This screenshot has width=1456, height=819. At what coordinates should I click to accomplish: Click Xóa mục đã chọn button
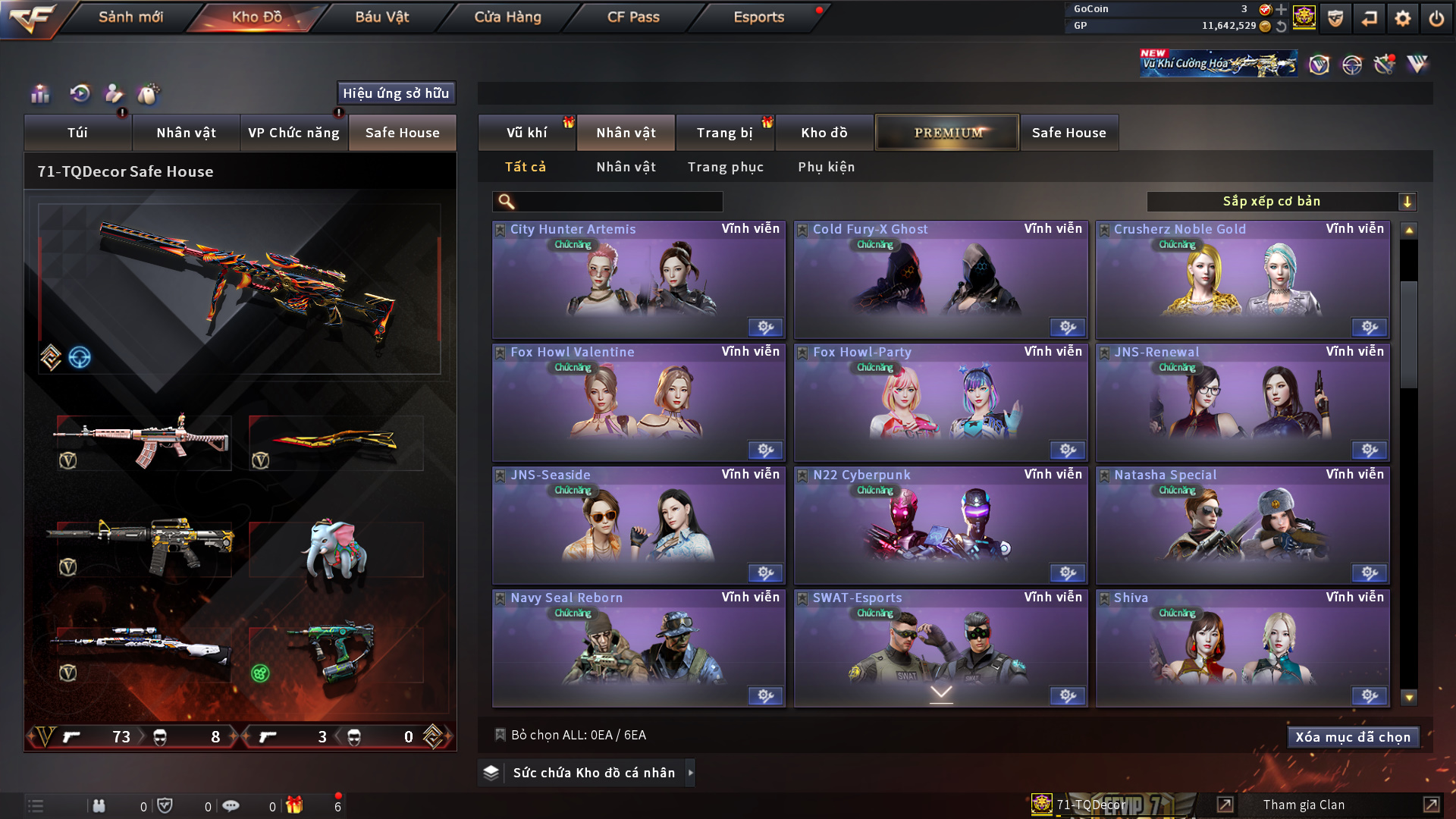point(1352,737)
